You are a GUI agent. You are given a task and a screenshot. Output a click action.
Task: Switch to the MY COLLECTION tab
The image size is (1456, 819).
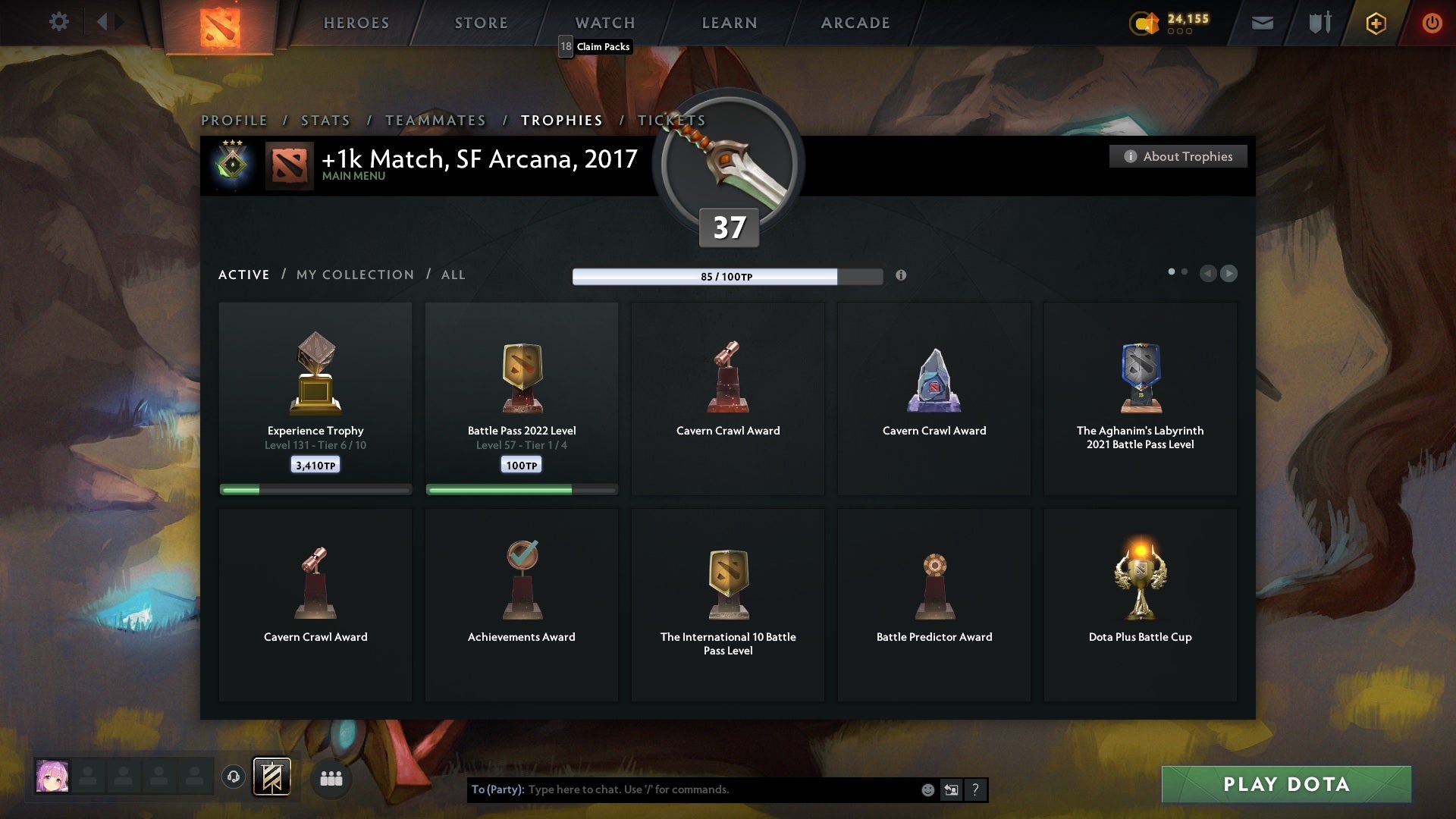pos(354,275)
